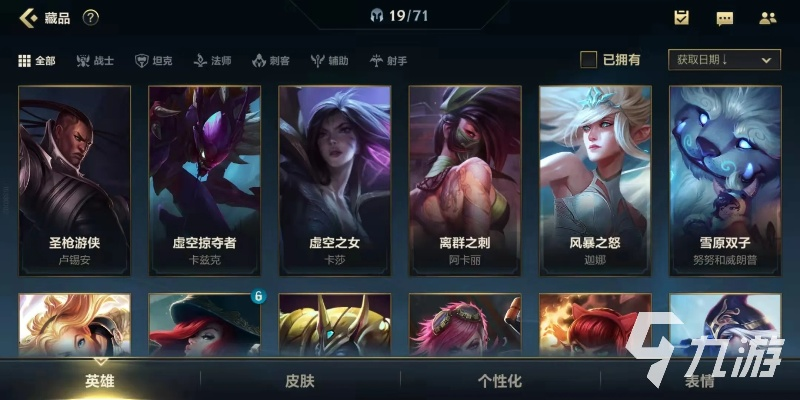This screenshot has height=400, width=800.
Task: Select the 全部 filter
Action: [x=37, y=61]
